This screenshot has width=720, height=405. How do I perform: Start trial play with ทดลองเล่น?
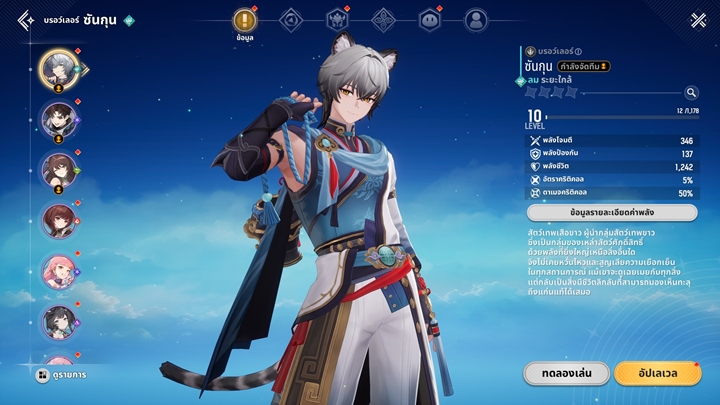click(x=566, y=373)
